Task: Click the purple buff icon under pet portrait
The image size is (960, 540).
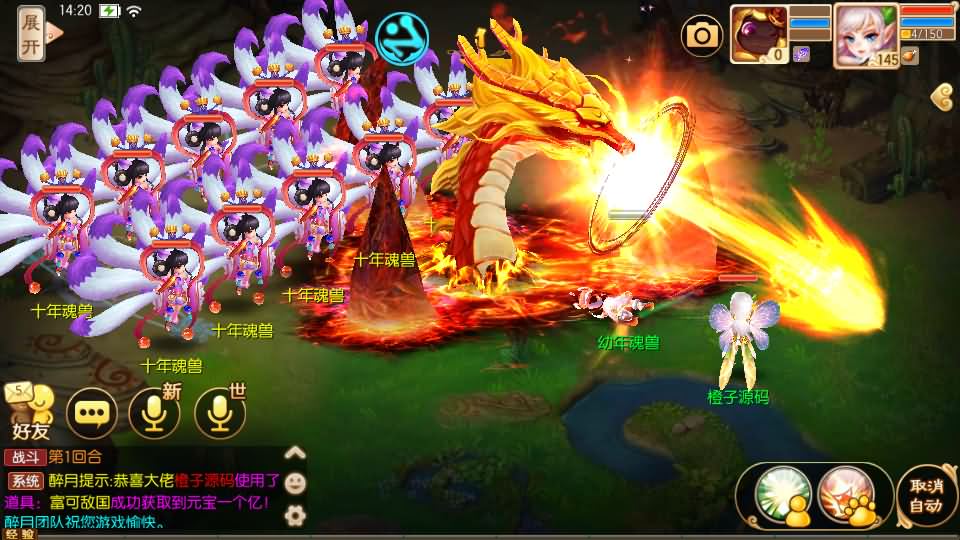Action: pyautogui.click(x=801, y=55)
